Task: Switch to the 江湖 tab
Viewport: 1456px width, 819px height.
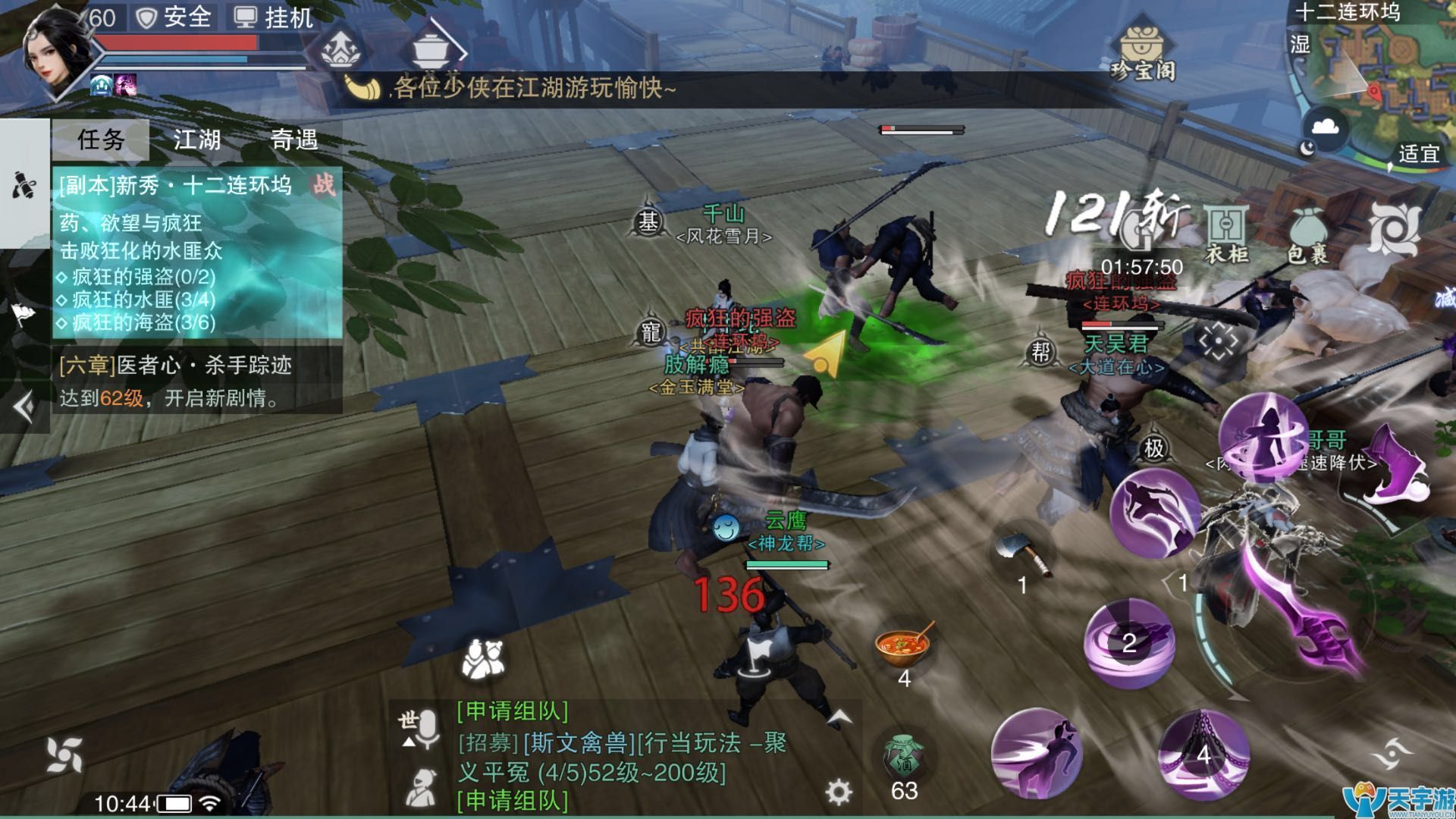Action: 196,140
